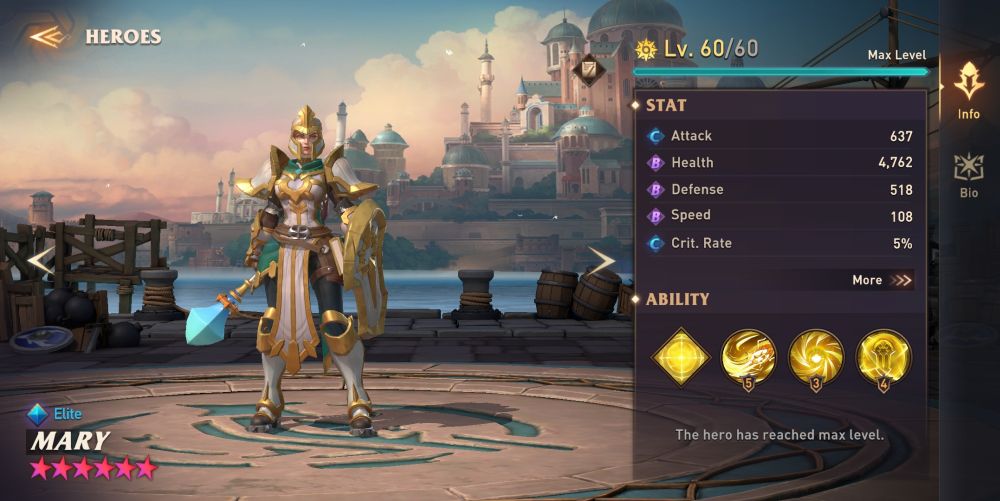The width and height of the screenshot is (1000, 501).
Task: Go back using the Heroes arrow
Action: pyautogui.click(x=47, y=37)
